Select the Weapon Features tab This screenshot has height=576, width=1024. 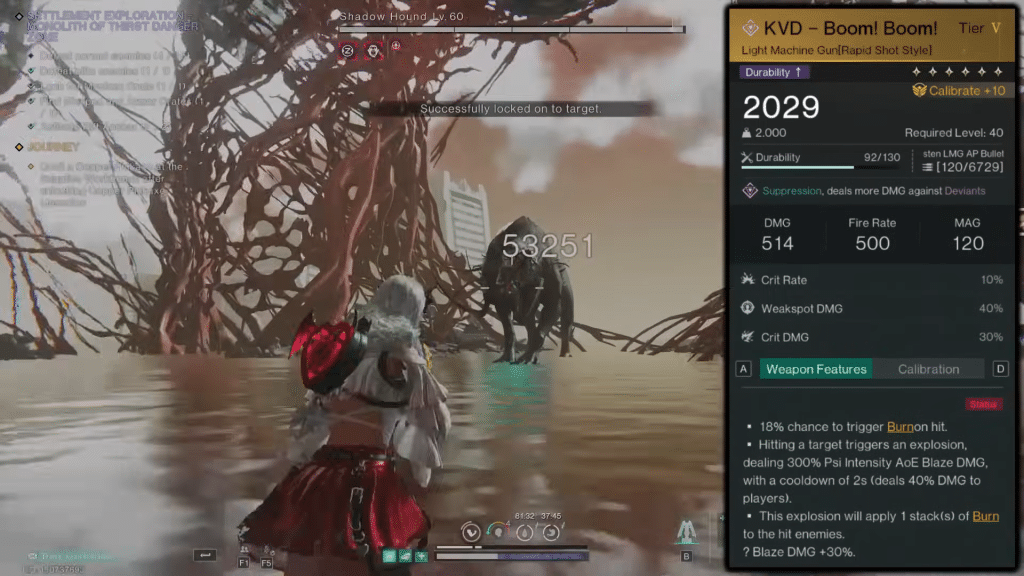pyautogui.click(x=816, y=369)
